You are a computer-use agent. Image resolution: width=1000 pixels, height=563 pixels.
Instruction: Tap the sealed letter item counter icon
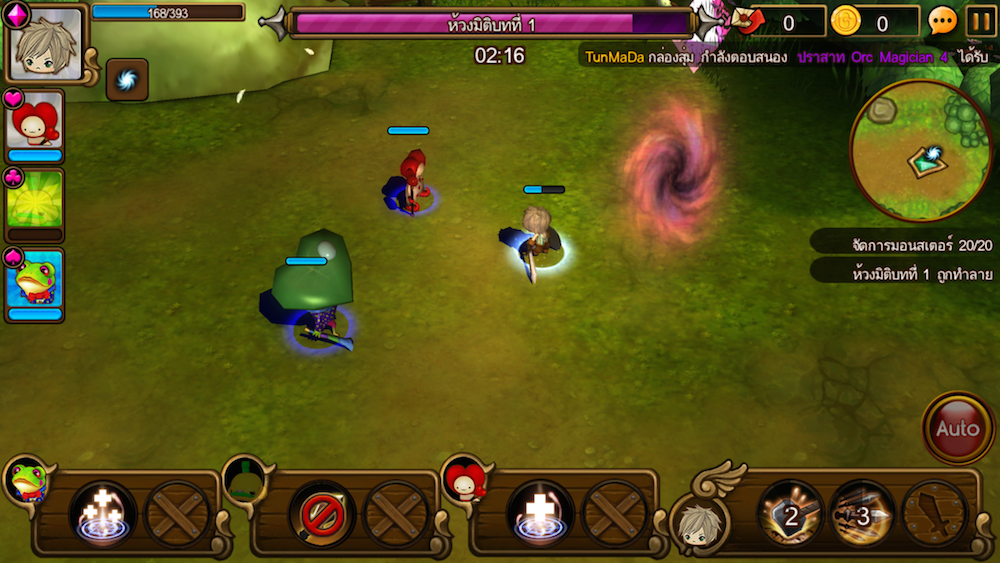click(x=748, y=21)
